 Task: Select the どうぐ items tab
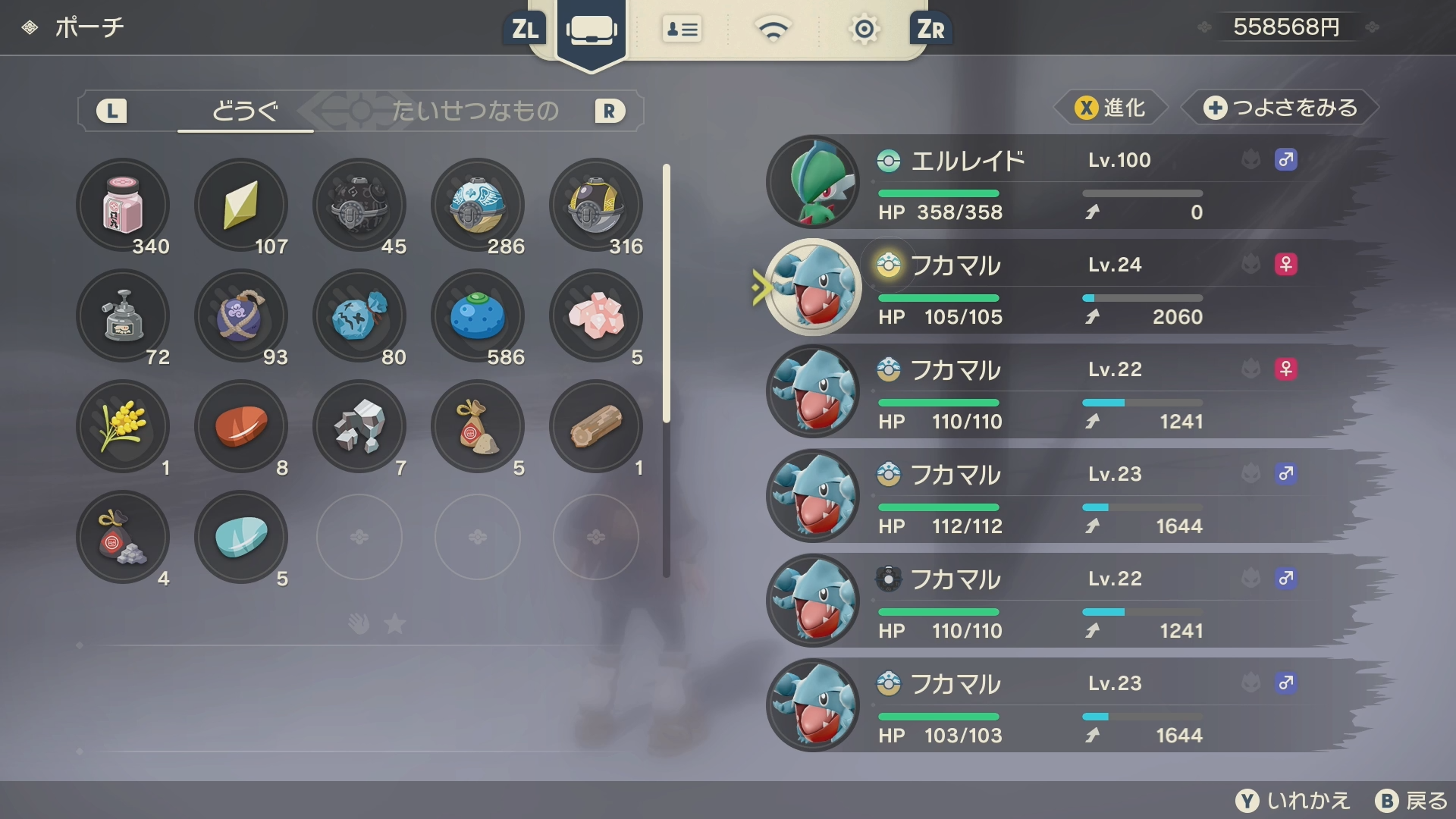(x=245, y=111)
